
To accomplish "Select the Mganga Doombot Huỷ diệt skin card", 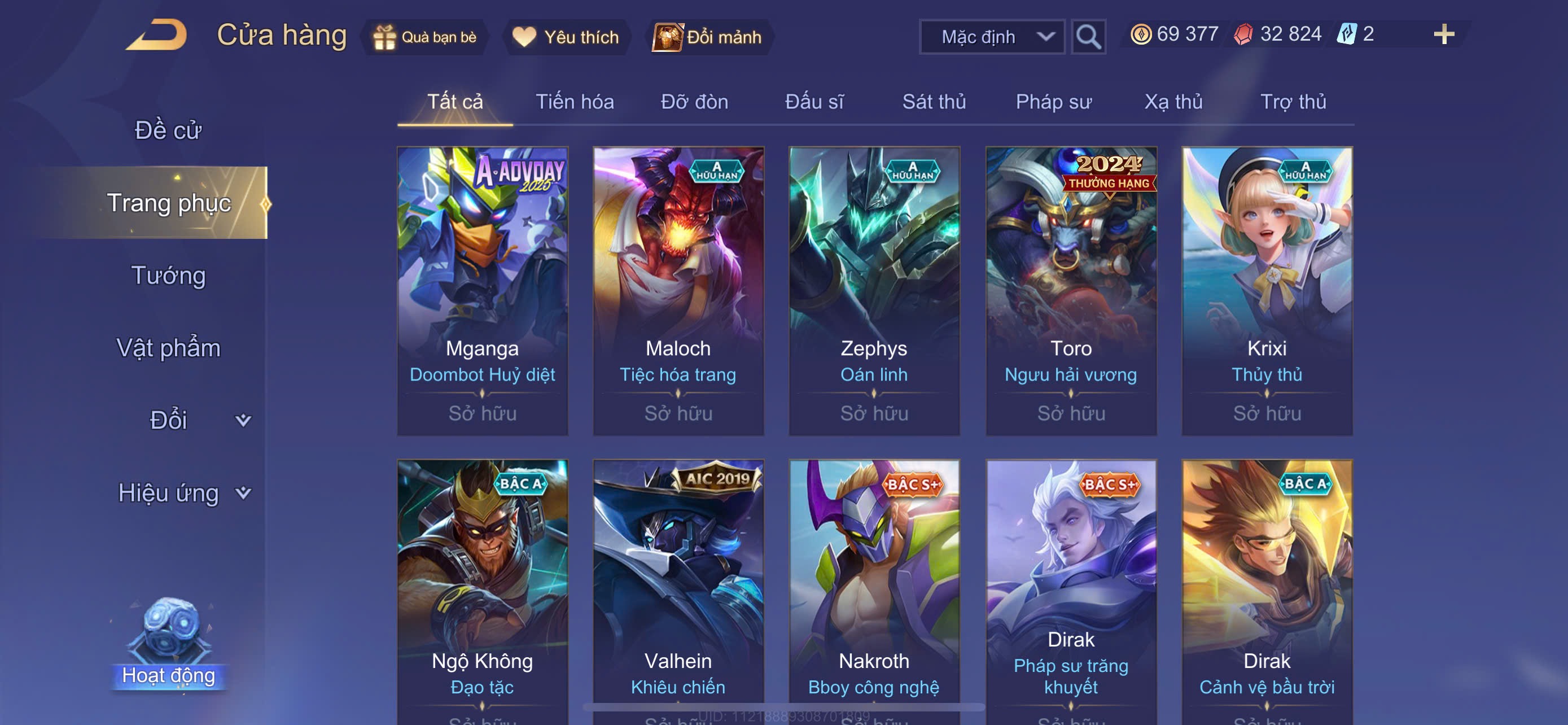I will pos(482,290).
